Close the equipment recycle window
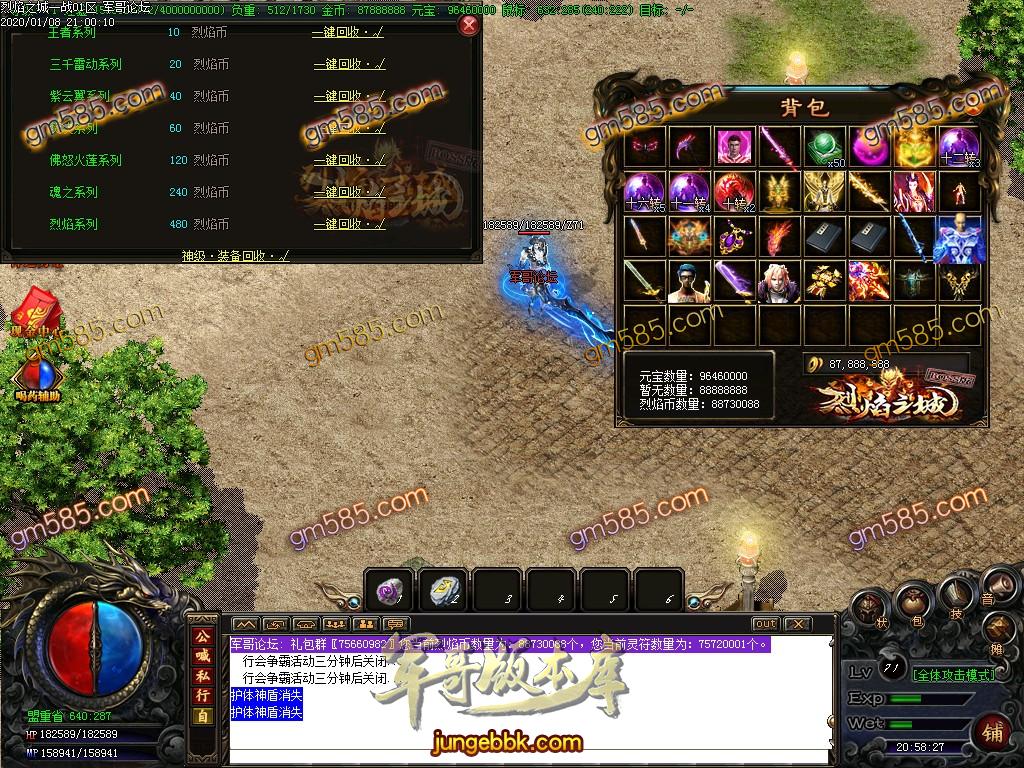The width and height of the screenshot is (1024, 768). (x=467, y=25)
